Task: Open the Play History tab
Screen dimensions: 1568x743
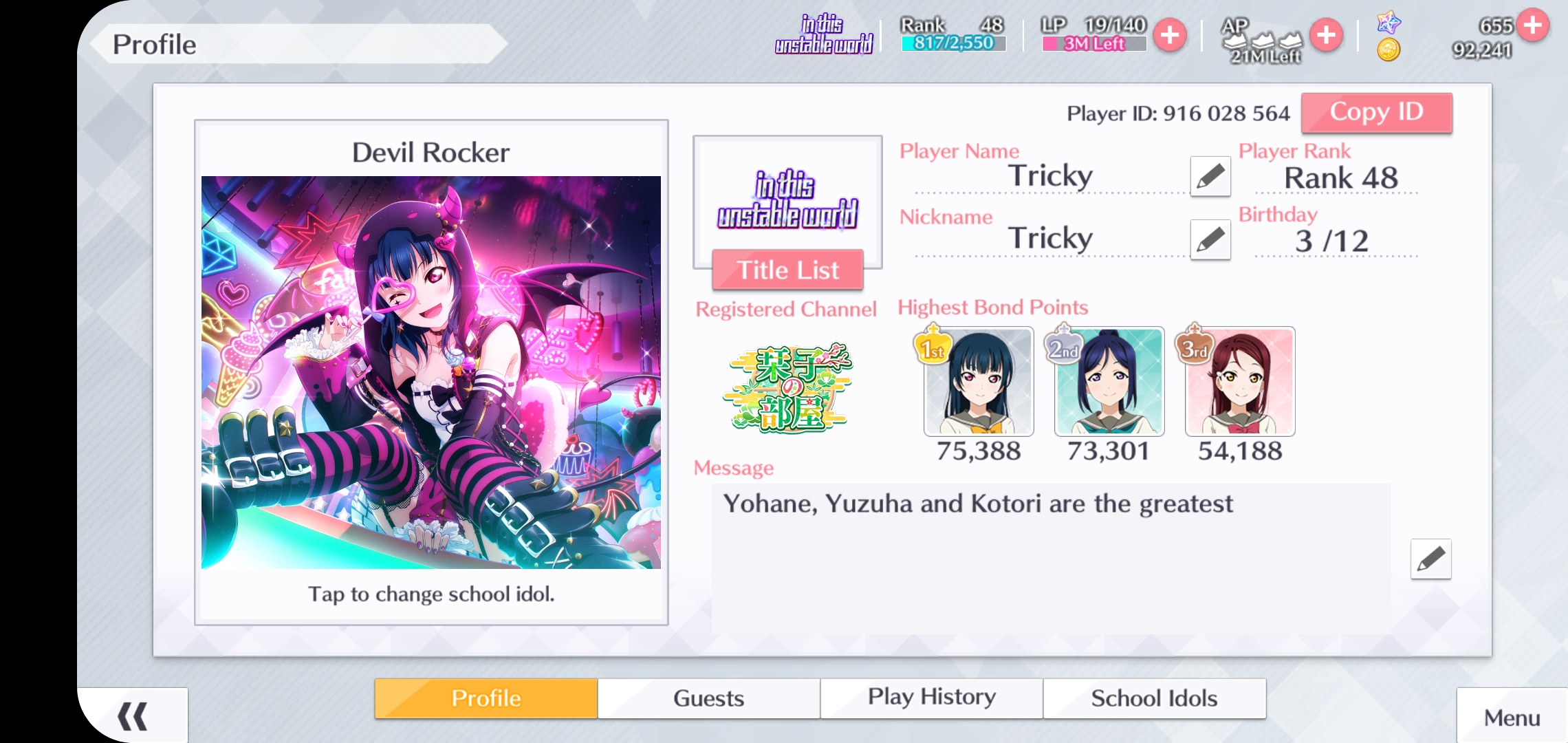Action: point(931,698)
